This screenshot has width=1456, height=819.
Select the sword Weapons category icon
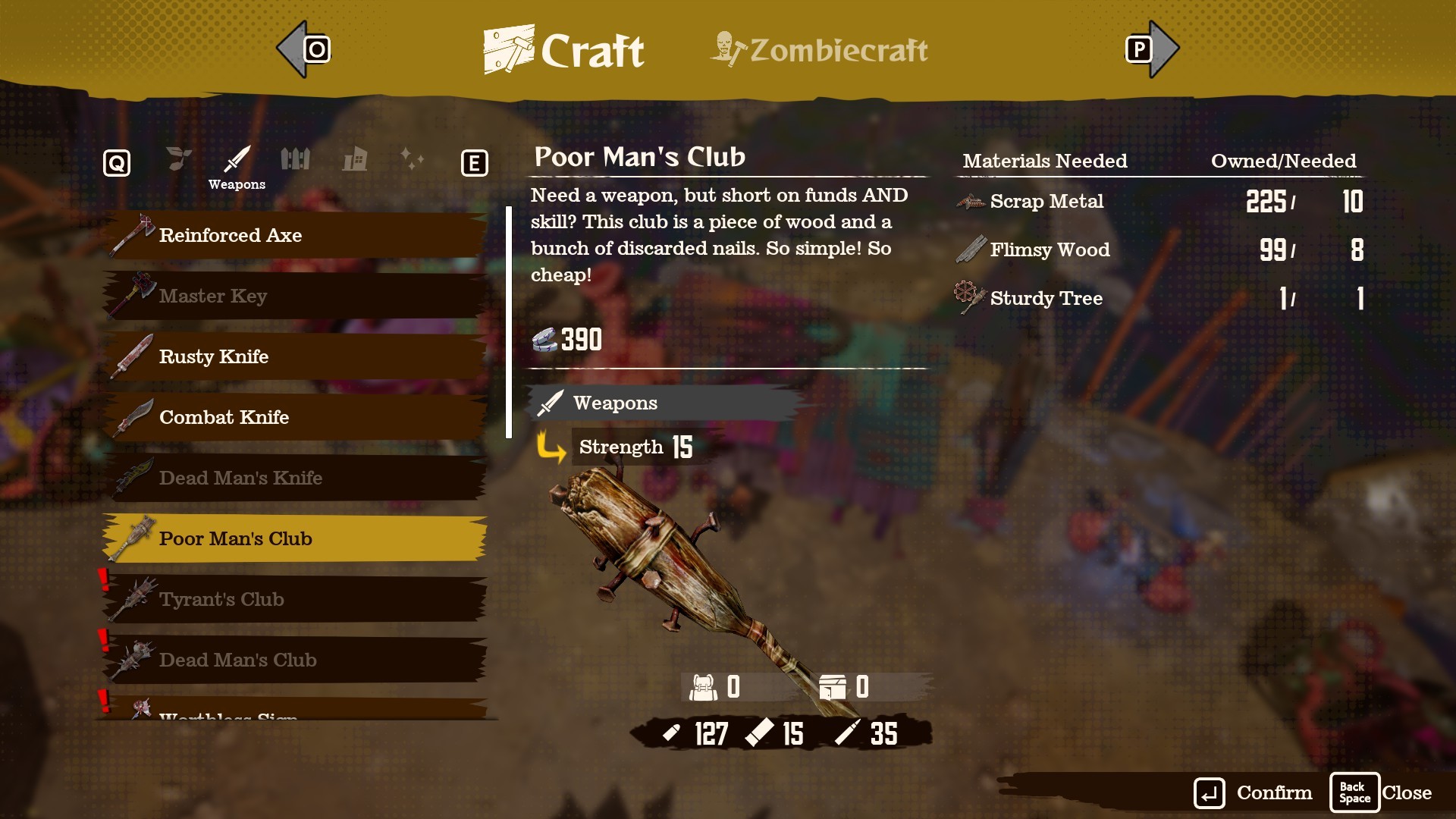[x=236, y=159]
